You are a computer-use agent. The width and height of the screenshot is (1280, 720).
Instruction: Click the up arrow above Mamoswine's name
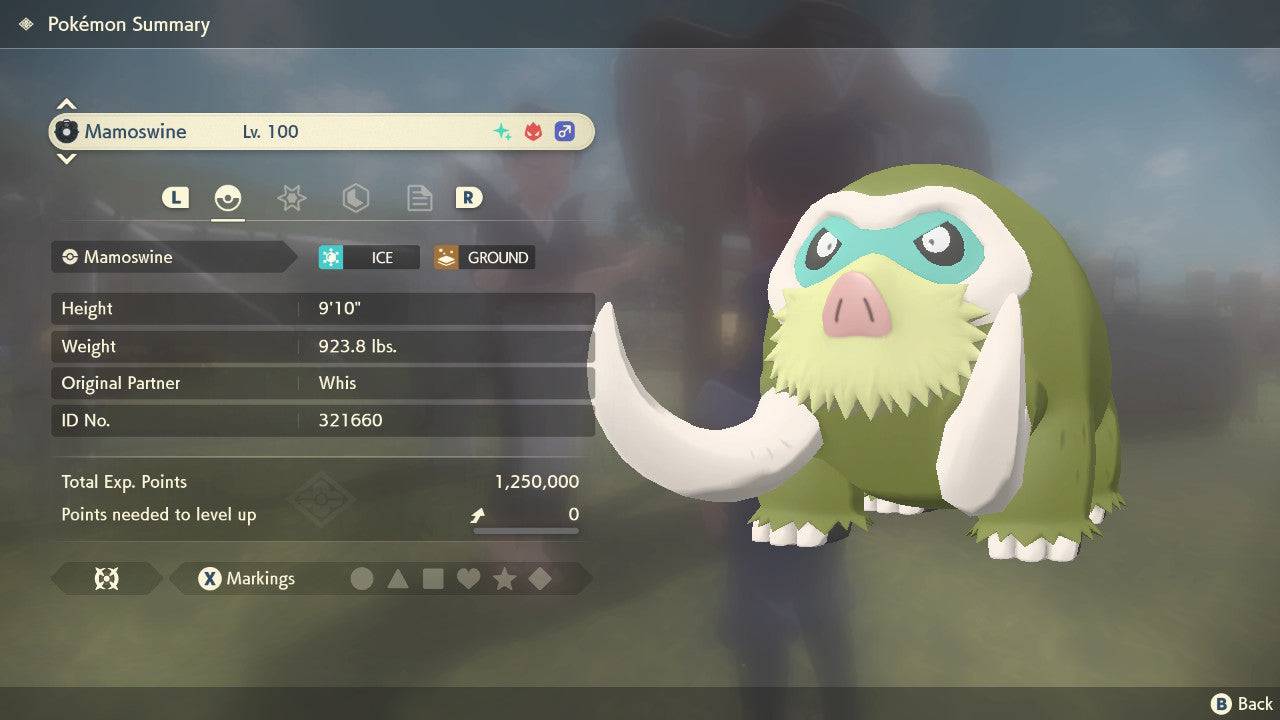[x=66, y=105]
